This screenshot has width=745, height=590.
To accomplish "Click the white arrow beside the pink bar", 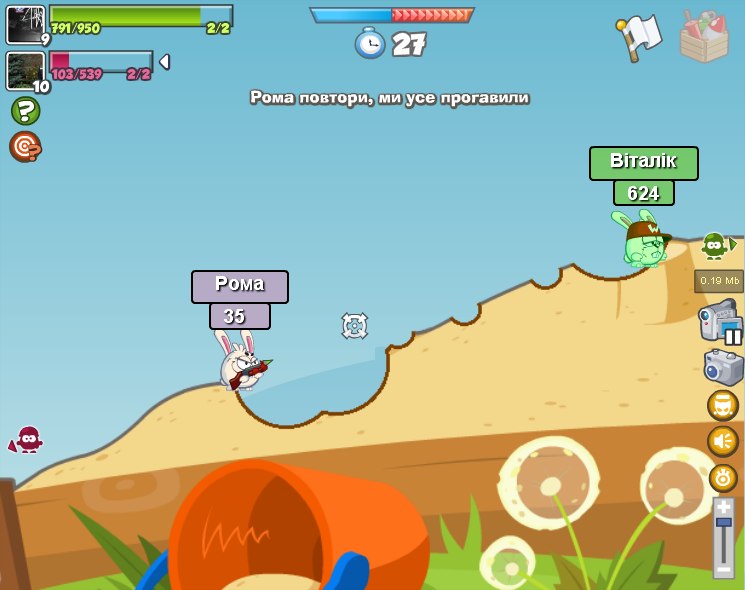I will 164,62.
